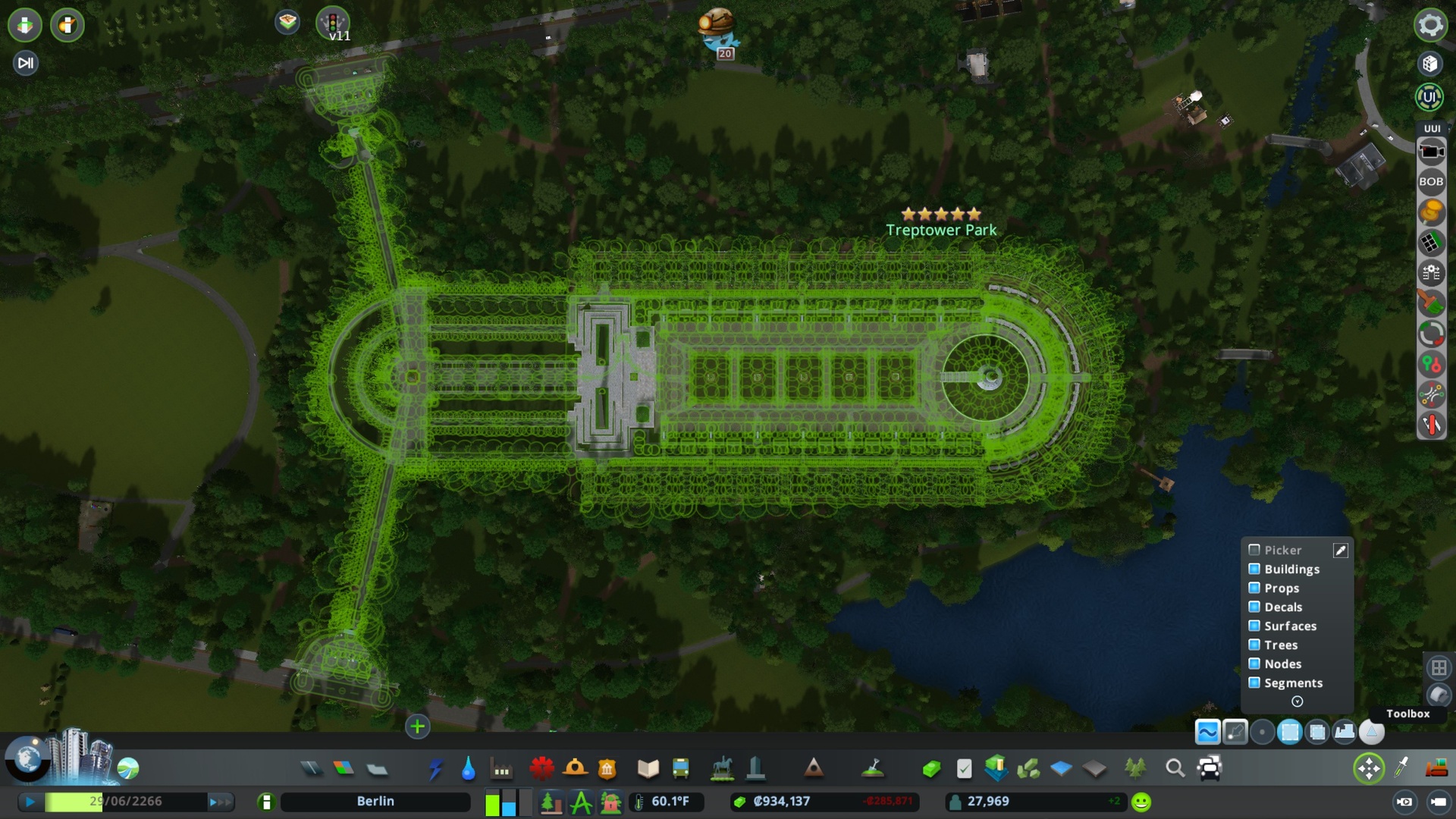1456x819 pixels.
Task: Click the green plus expander near screen bottom
Action: point(418,726)
